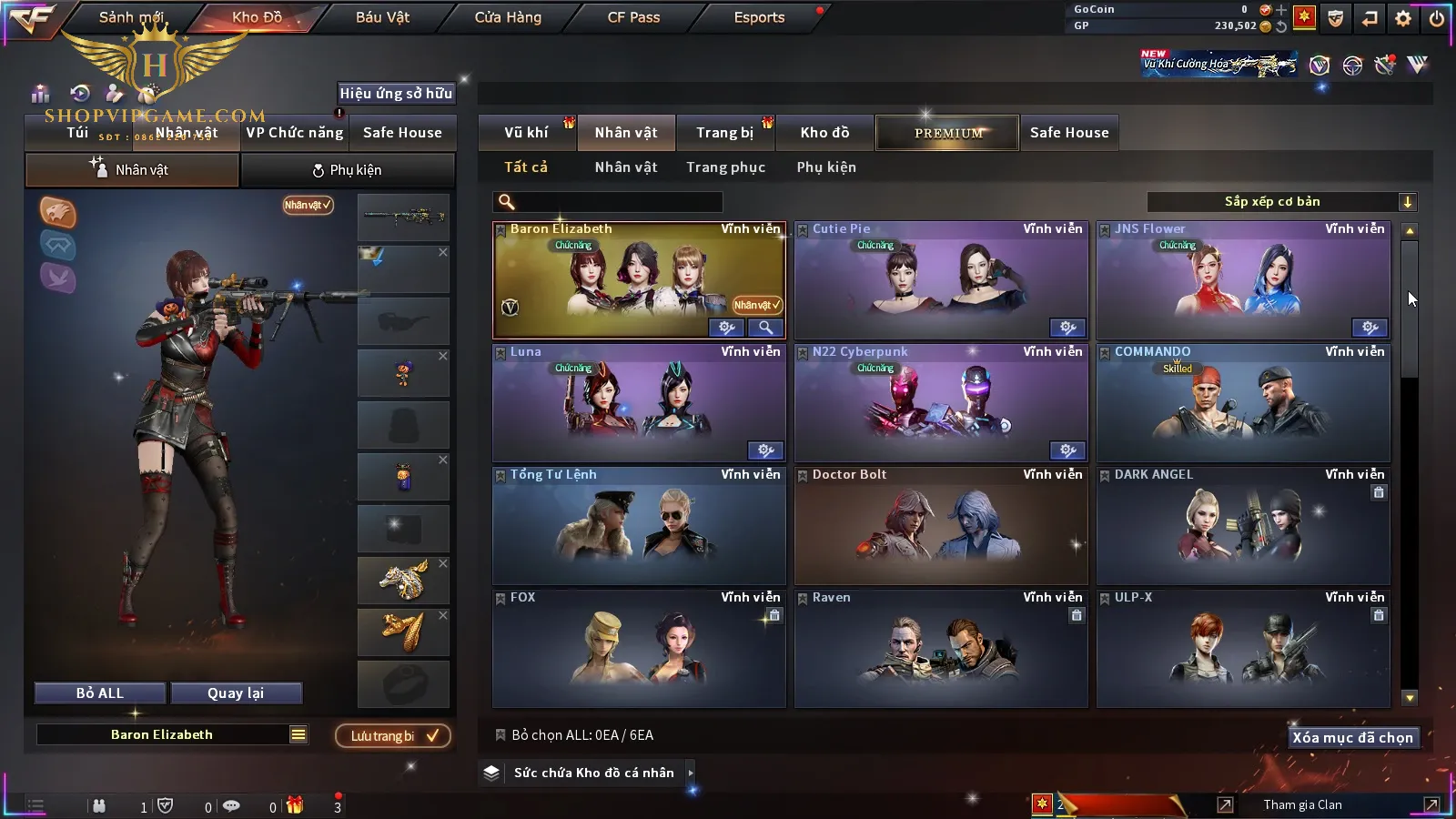Open the CF Pass menu
Image resolution: width=1456 pixels, height=819 pixels.
tap(633, 17)
